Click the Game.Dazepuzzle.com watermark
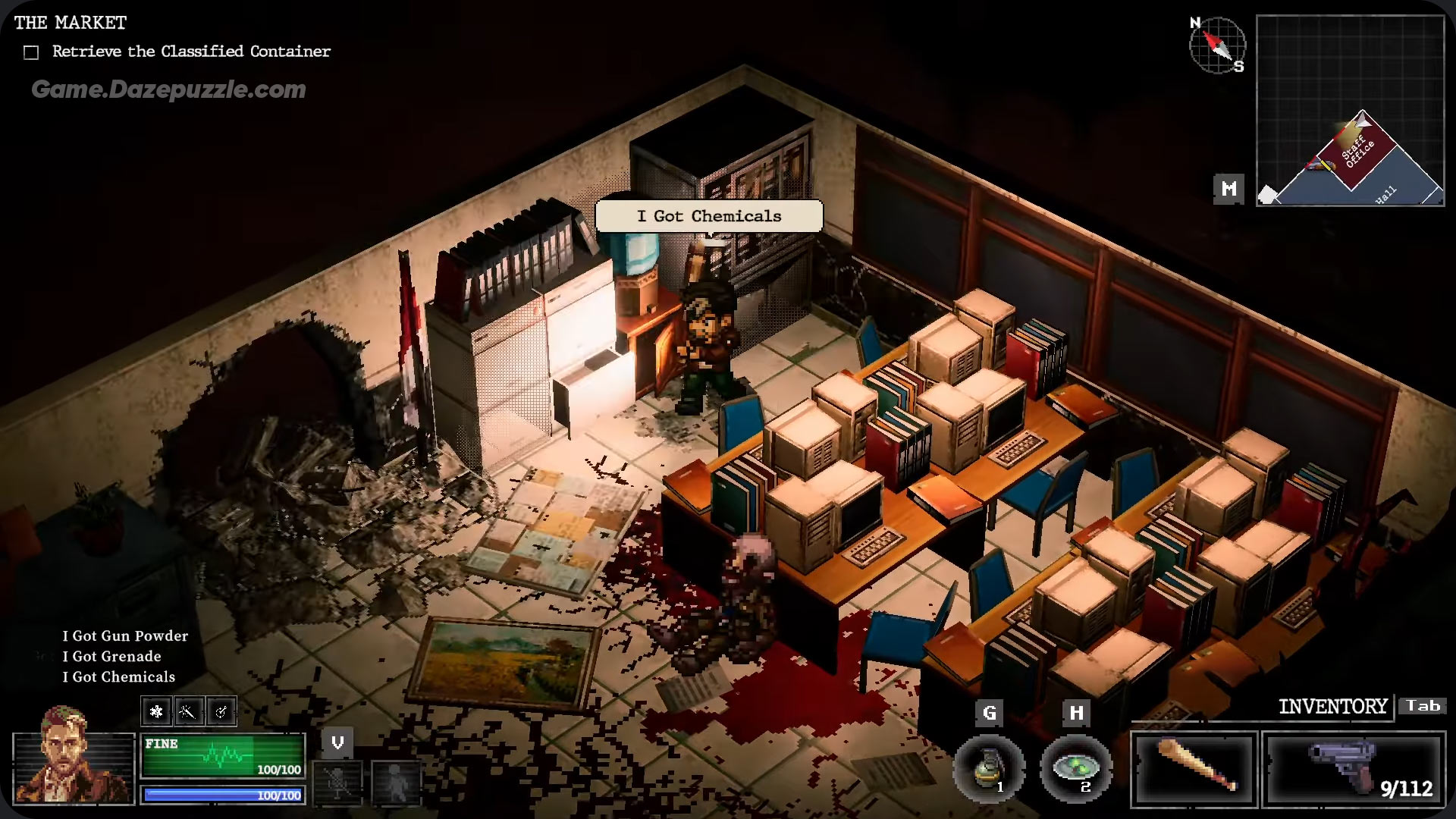1456x819 pixels. coord(168,89)
